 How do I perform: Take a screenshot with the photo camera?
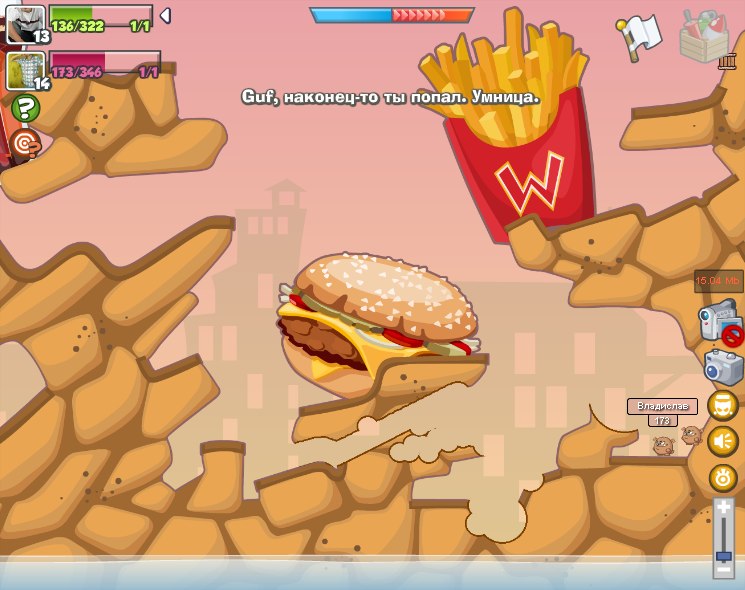pos(723,367)
